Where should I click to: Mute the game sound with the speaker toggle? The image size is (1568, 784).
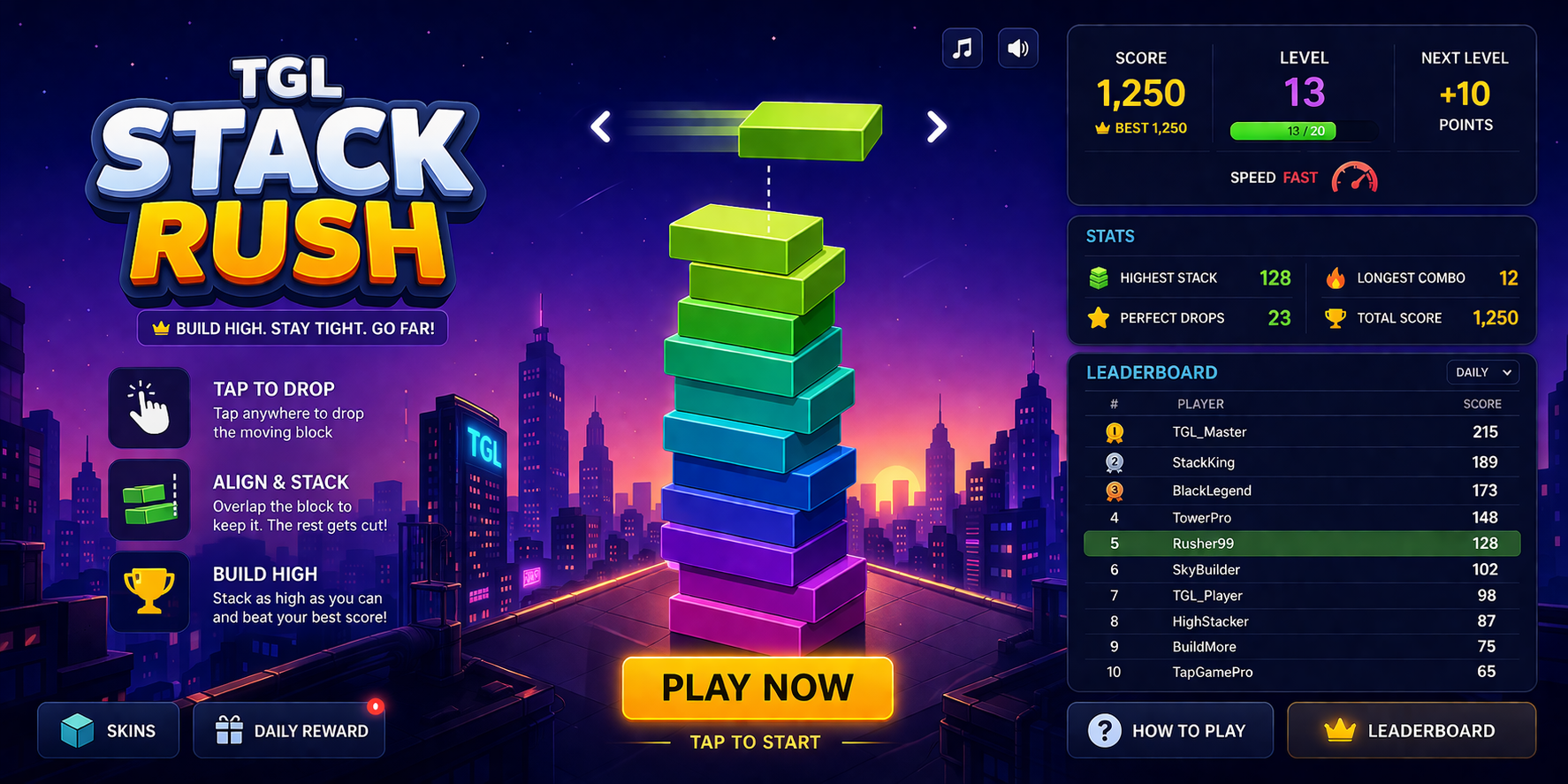[1017, 48]
